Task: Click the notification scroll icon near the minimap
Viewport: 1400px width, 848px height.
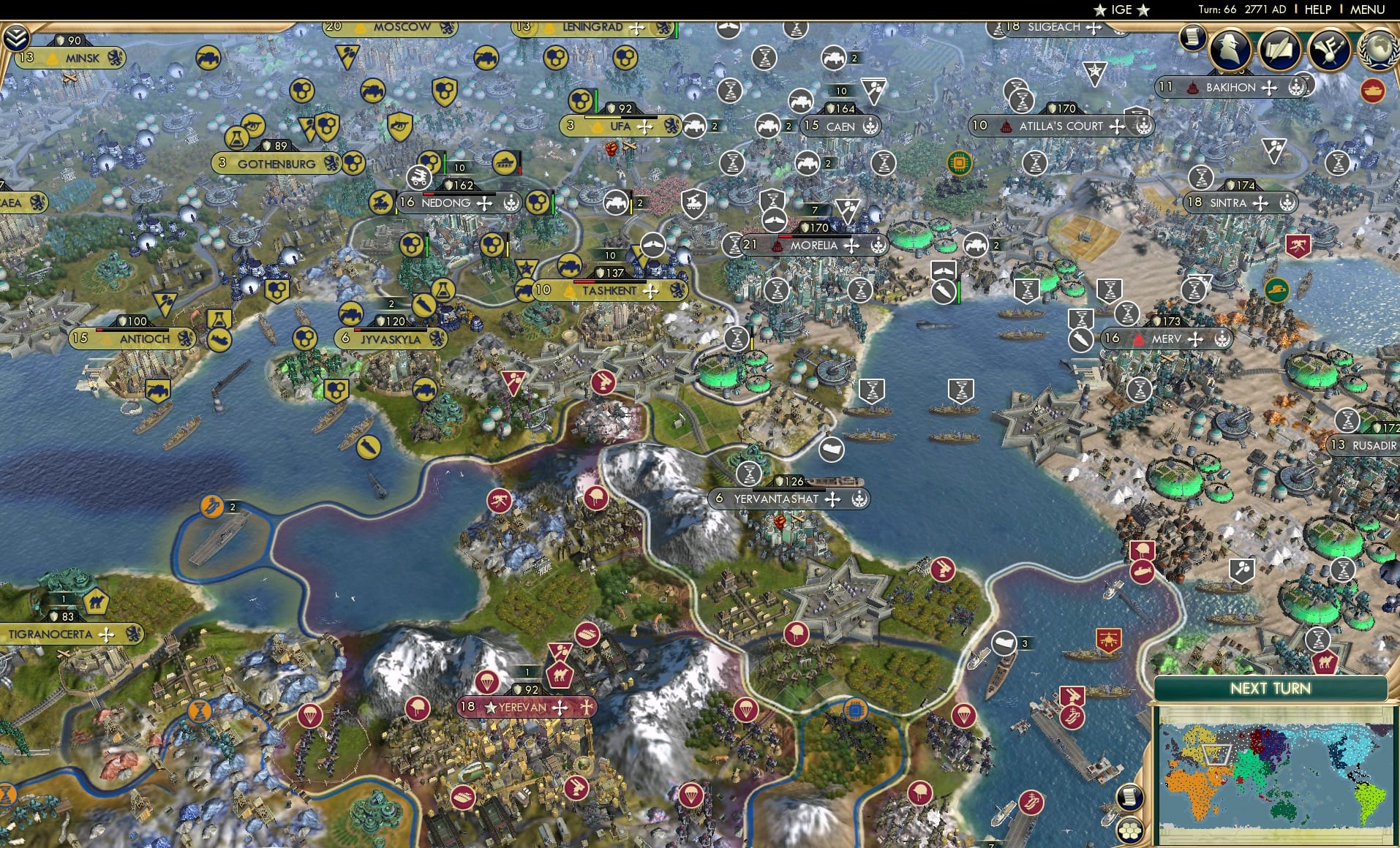Action: tap(1130, 795)
